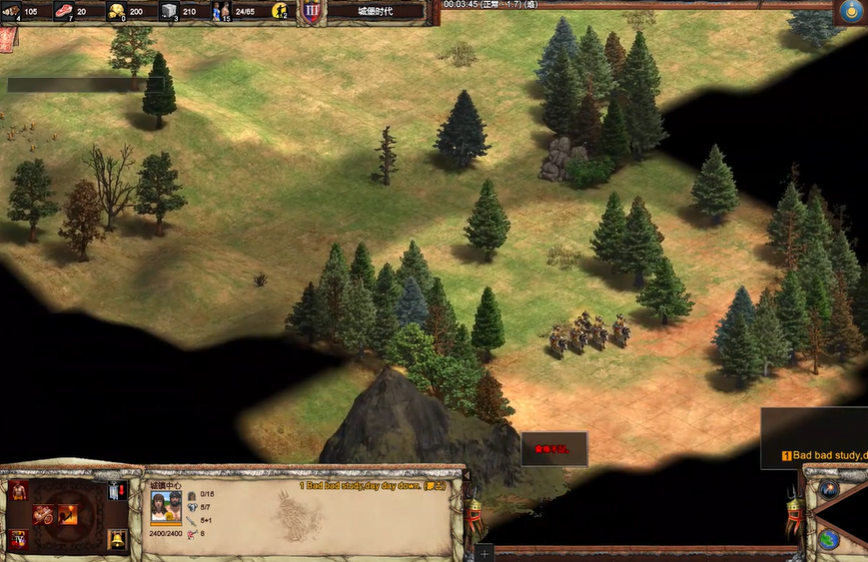The height and width of the screenshot is (562, 868).
Task: Research the Town Watch torch icon
Action: (x=67, y=515)
